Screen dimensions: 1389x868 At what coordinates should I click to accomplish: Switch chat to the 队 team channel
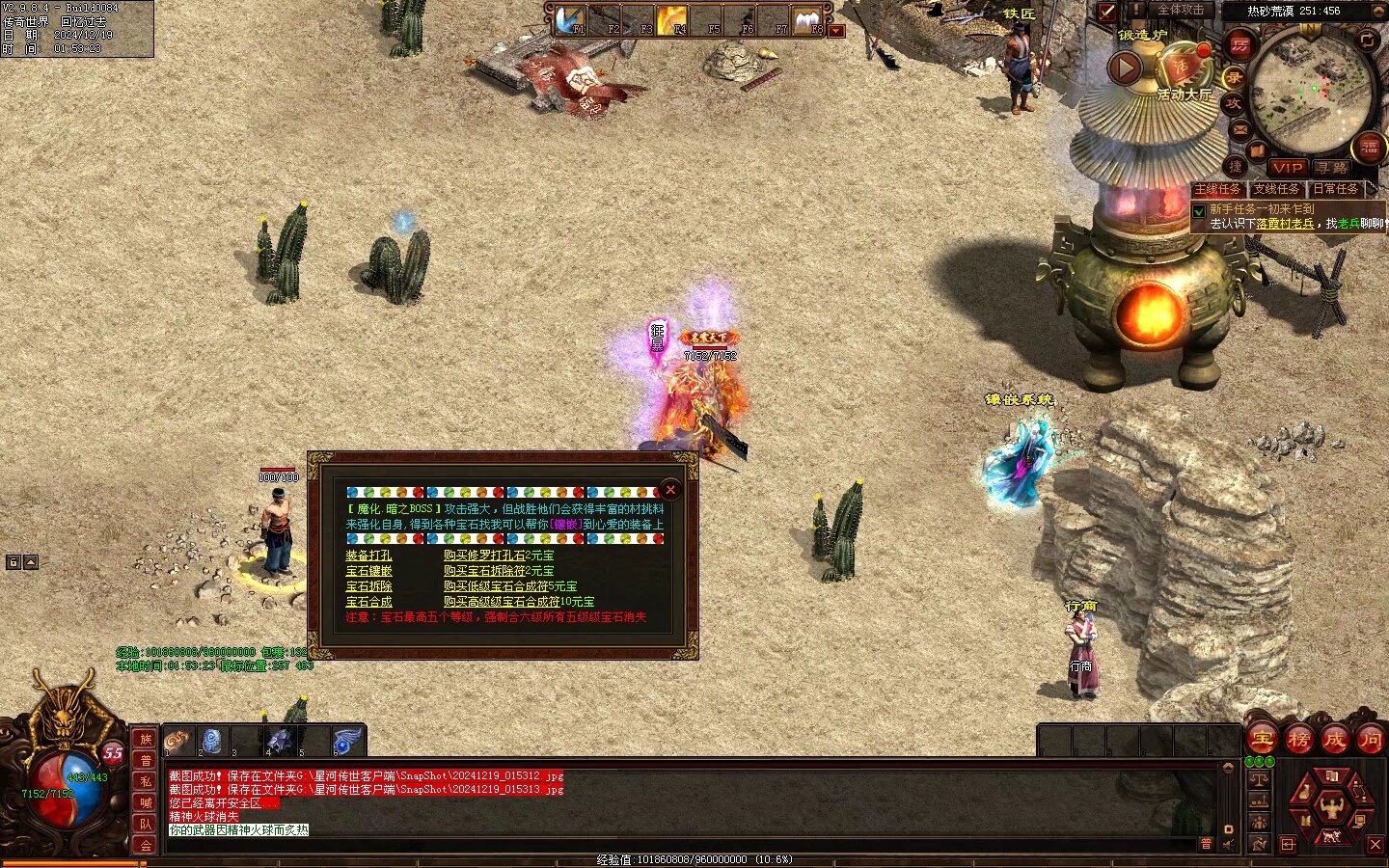tap(145, 824)
